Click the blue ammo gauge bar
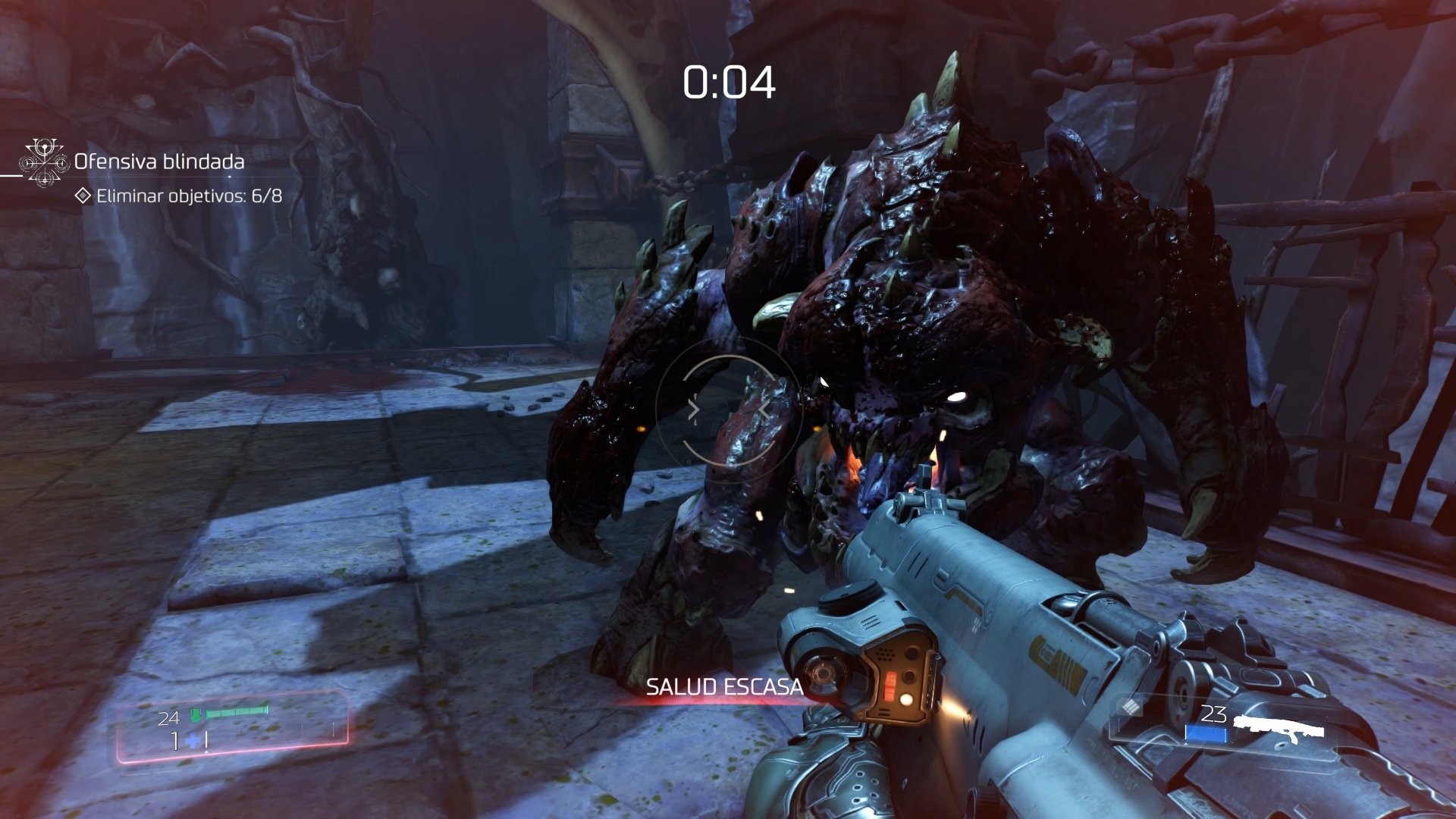 click(x=1206, y=733)
